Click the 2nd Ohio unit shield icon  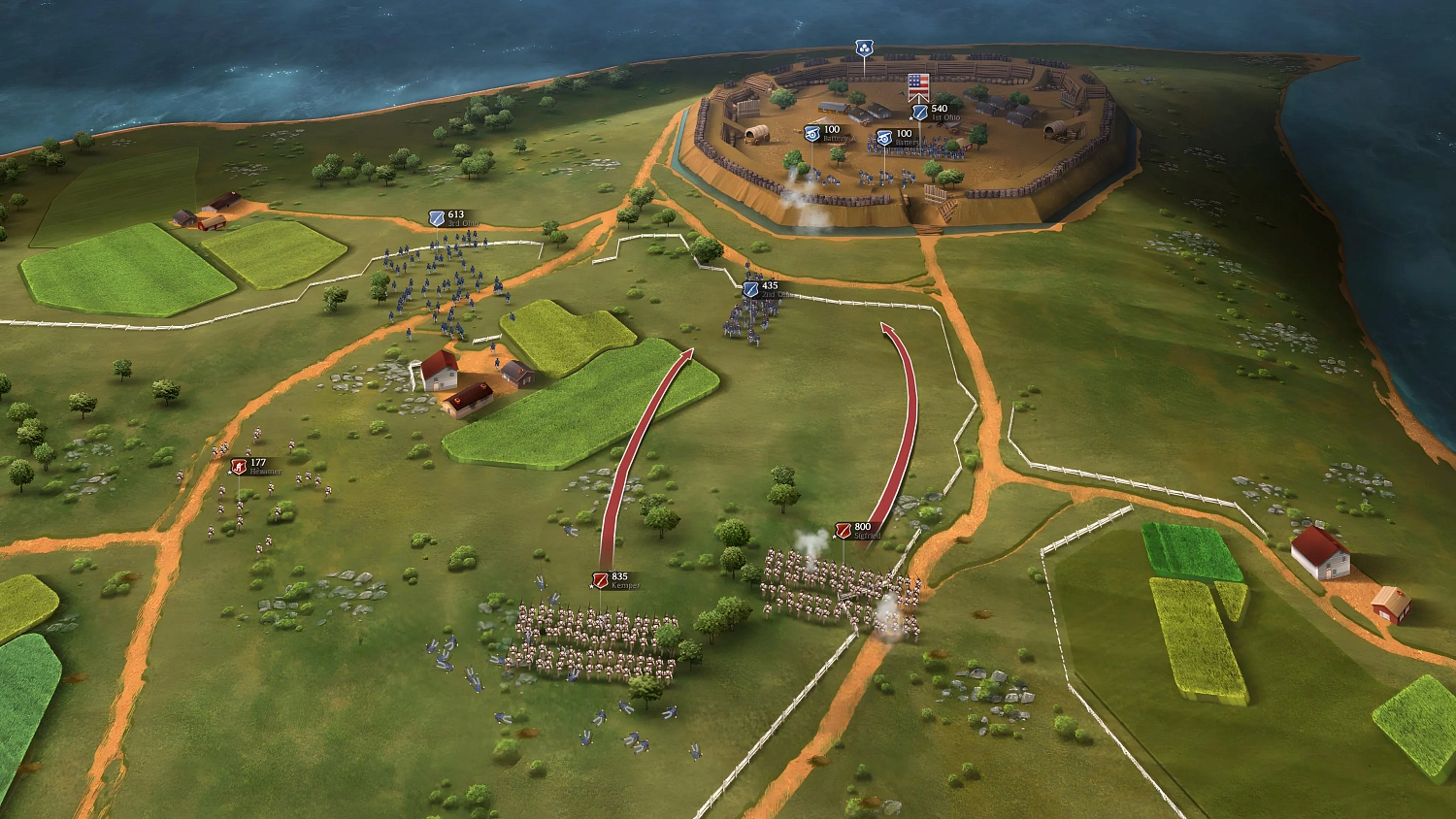pos(748,291)
